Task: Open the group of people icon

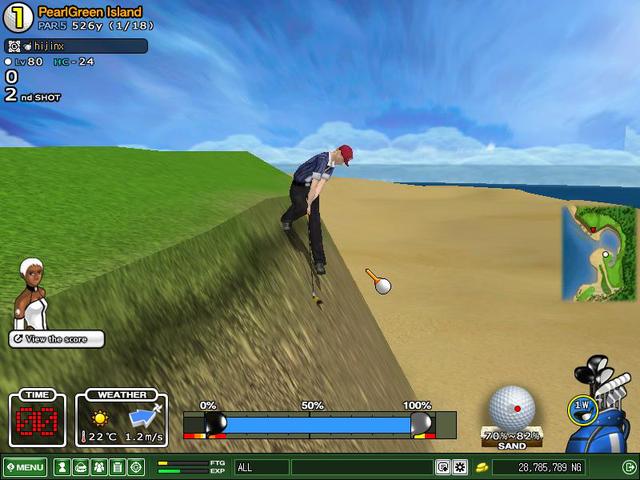Action: (98, 467)
